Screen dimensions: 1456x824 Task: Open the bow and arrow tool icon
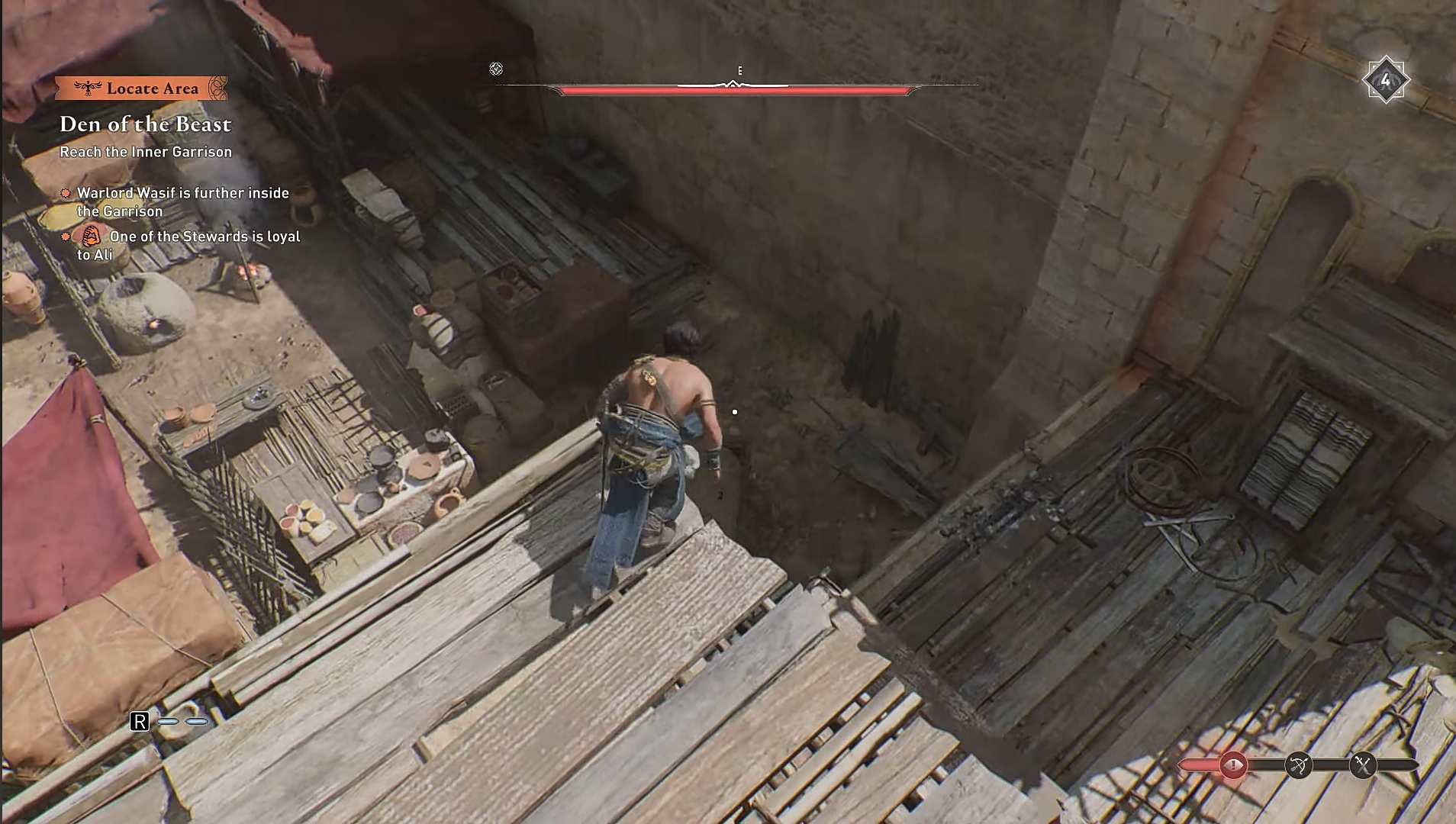point(1300,764)
